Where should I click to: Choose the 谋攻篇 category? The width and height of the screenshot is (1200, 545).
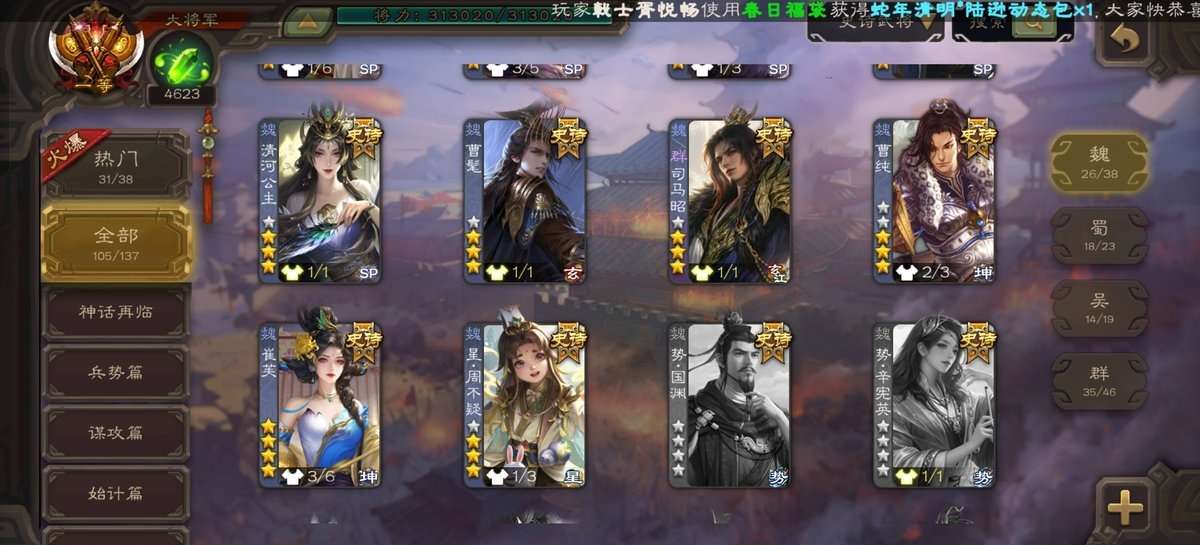point(116,433)
